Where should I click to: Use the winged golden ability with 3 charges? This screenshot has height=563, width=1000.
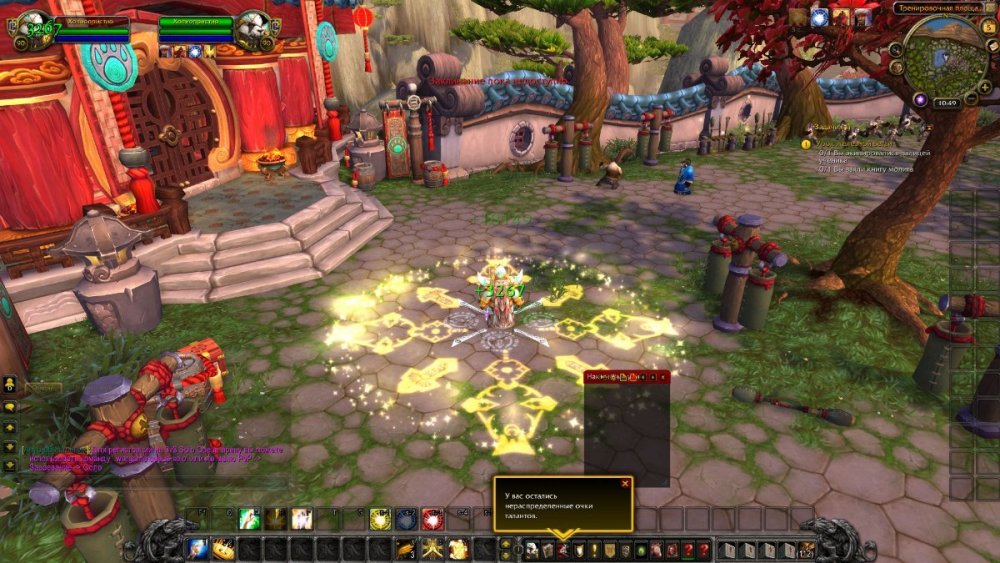[406, 549]
